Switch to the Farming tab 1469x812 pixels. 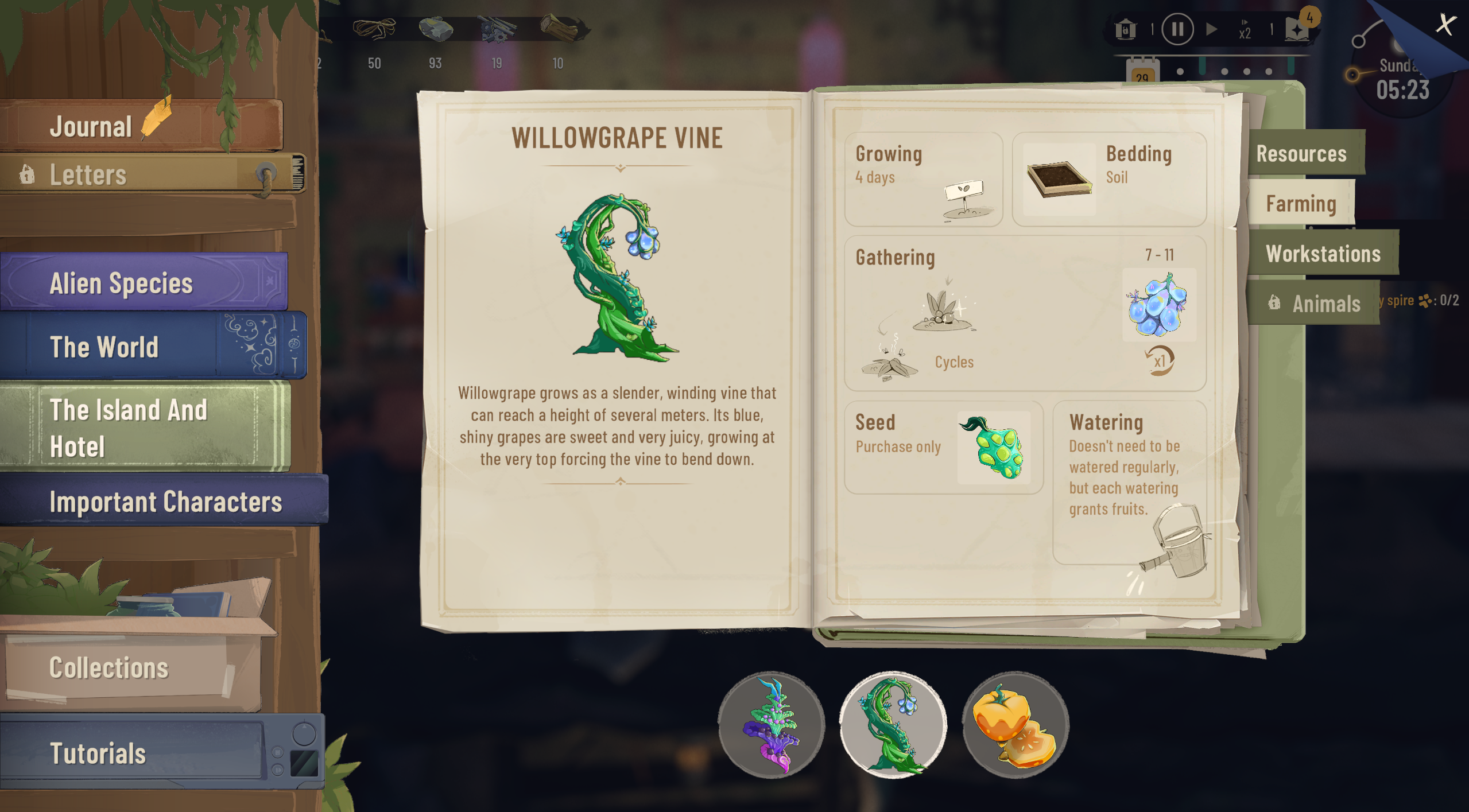1301,204
